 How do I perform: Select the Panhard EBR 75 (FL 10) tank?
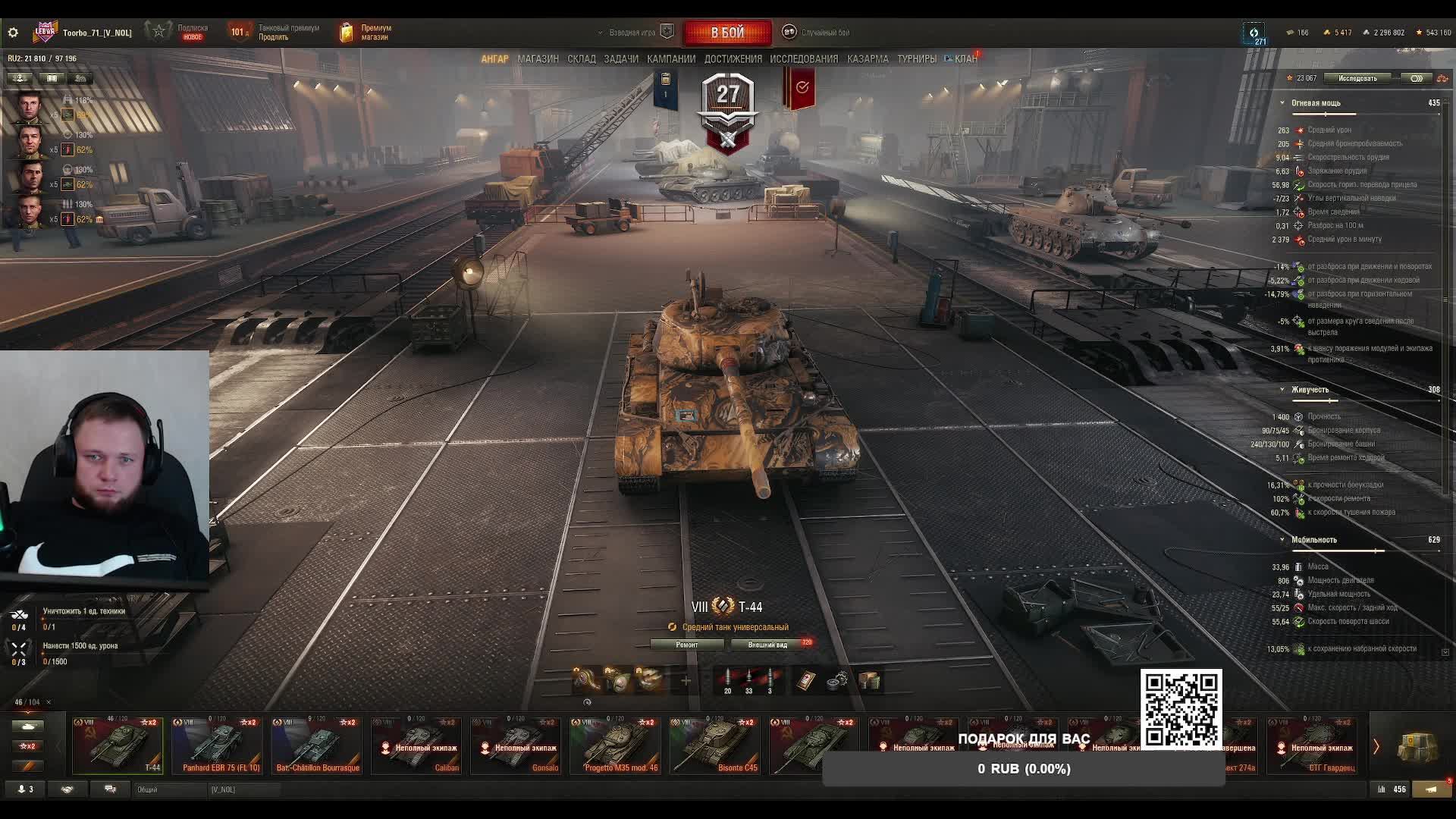[218, 745]
